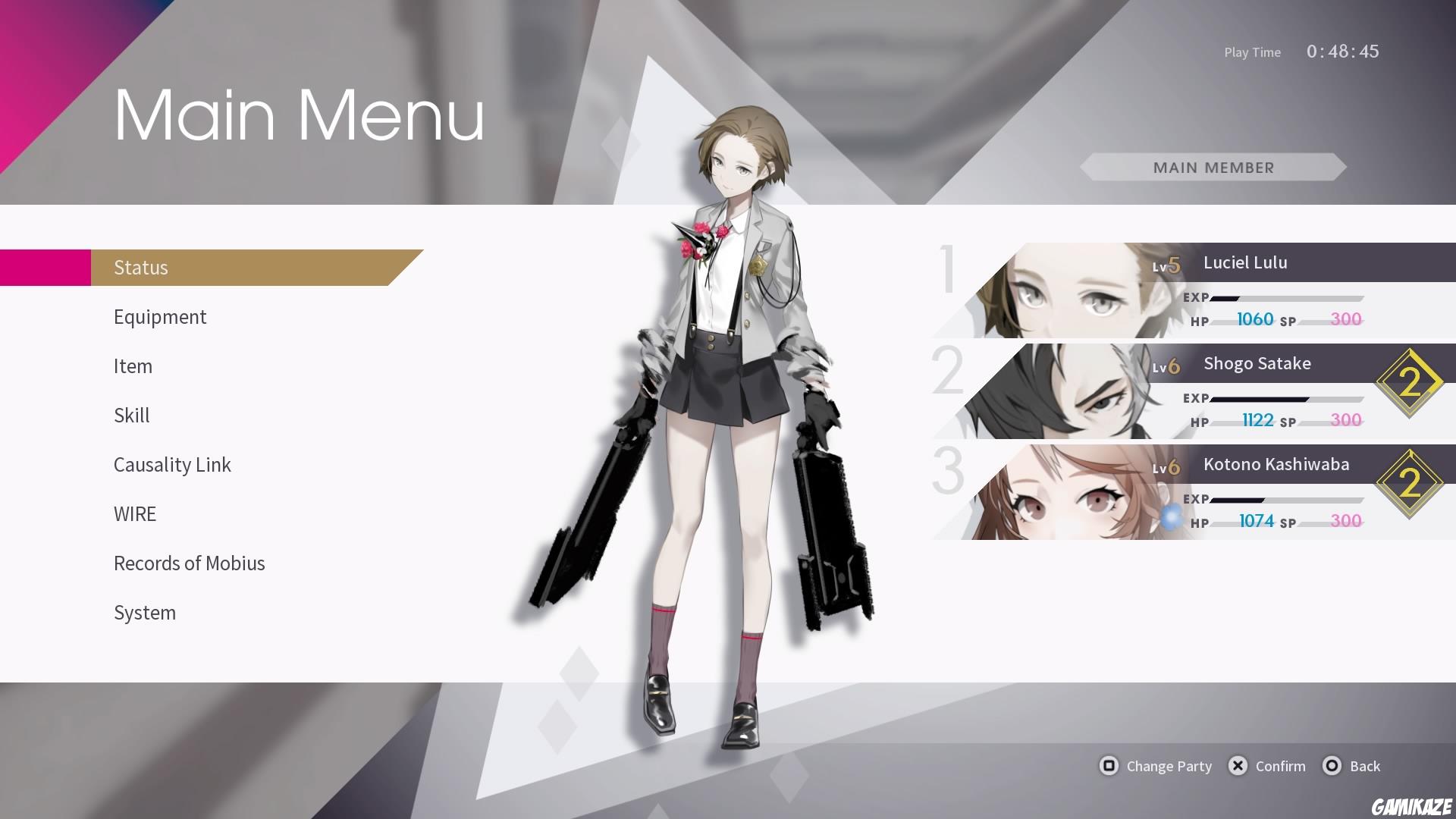Open Causality Link
Viewport: 1456px width, 819px height.
[172, 464]
